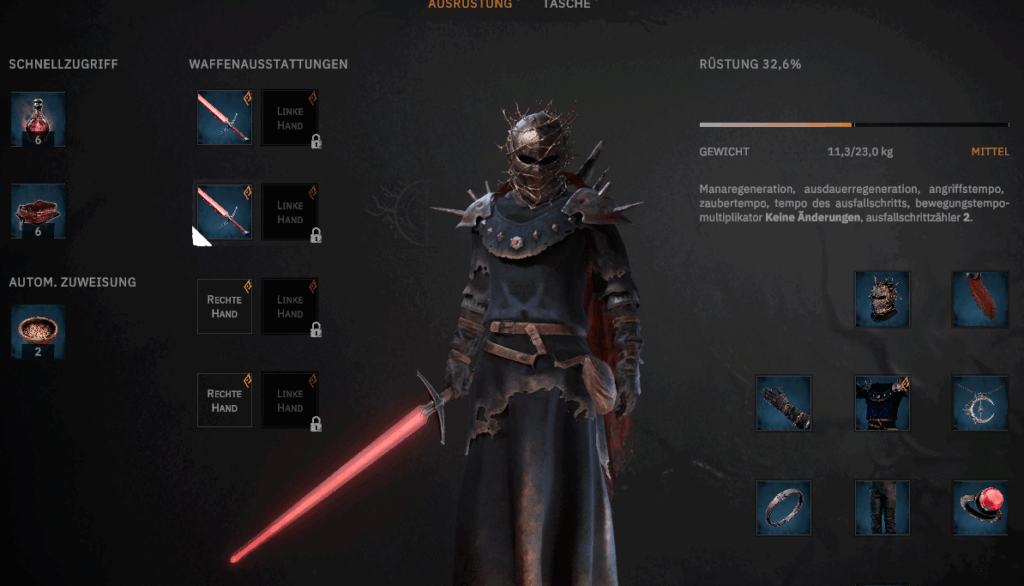
Task: Open the crescent amulet slot
Action: (x=978, y=403)
